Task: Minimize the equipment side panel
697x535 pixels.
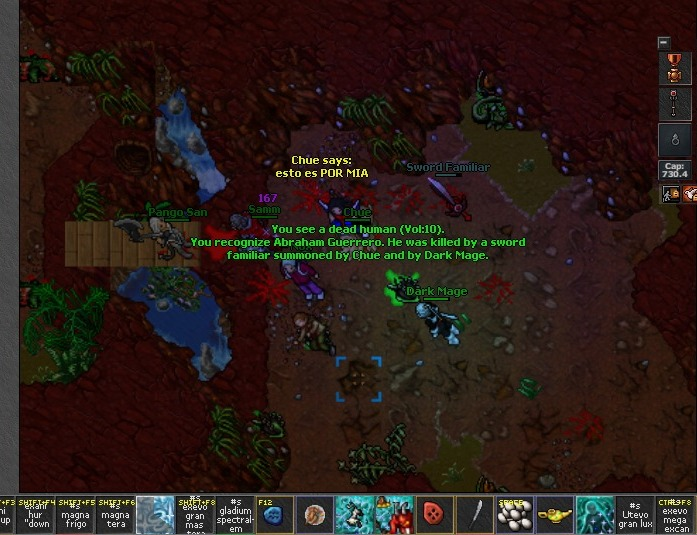Action: (664, 42)
